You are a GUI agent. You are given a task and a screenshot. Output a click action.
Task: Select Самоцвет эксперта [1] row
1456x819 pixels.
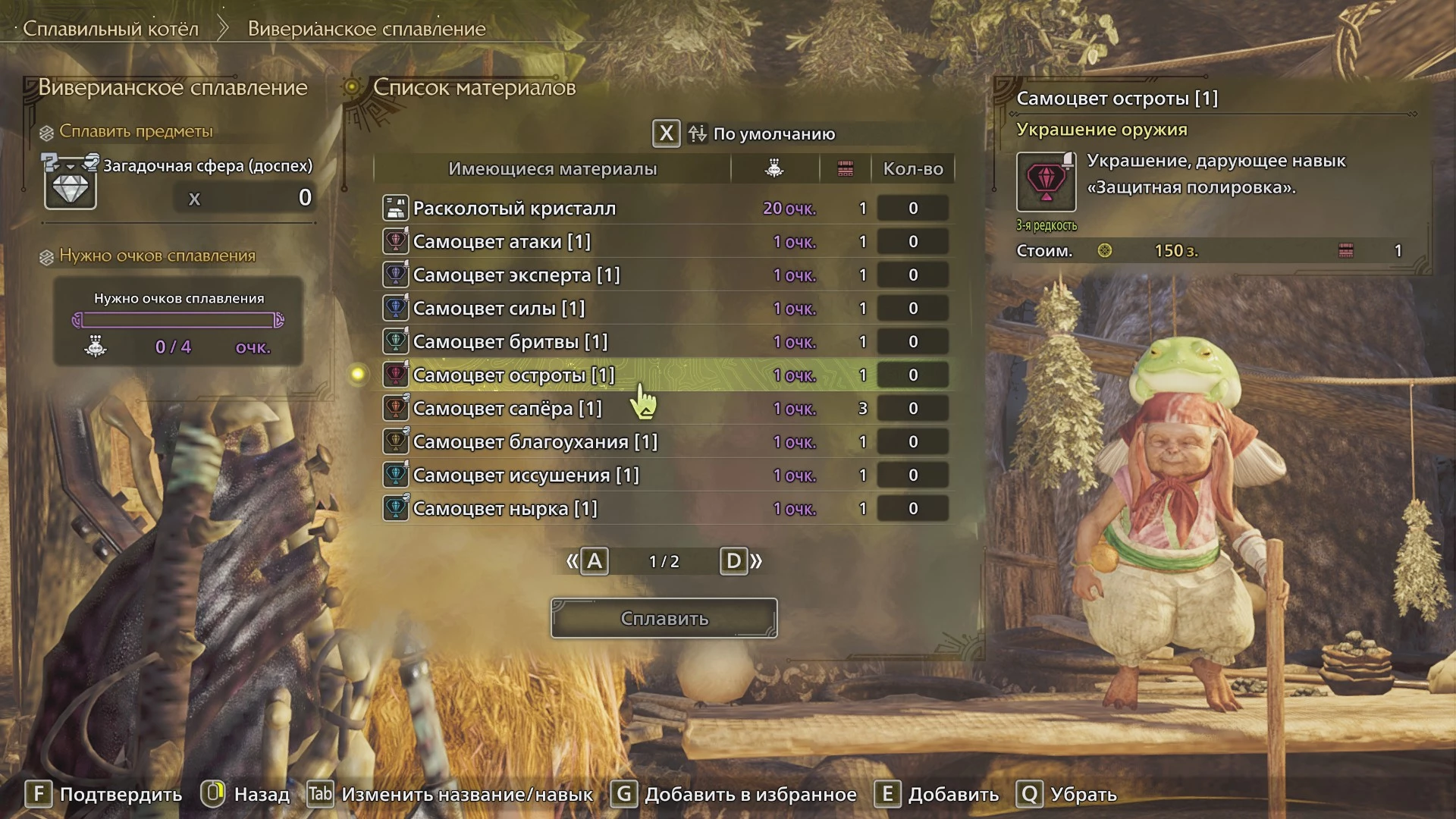click(516, 275)
